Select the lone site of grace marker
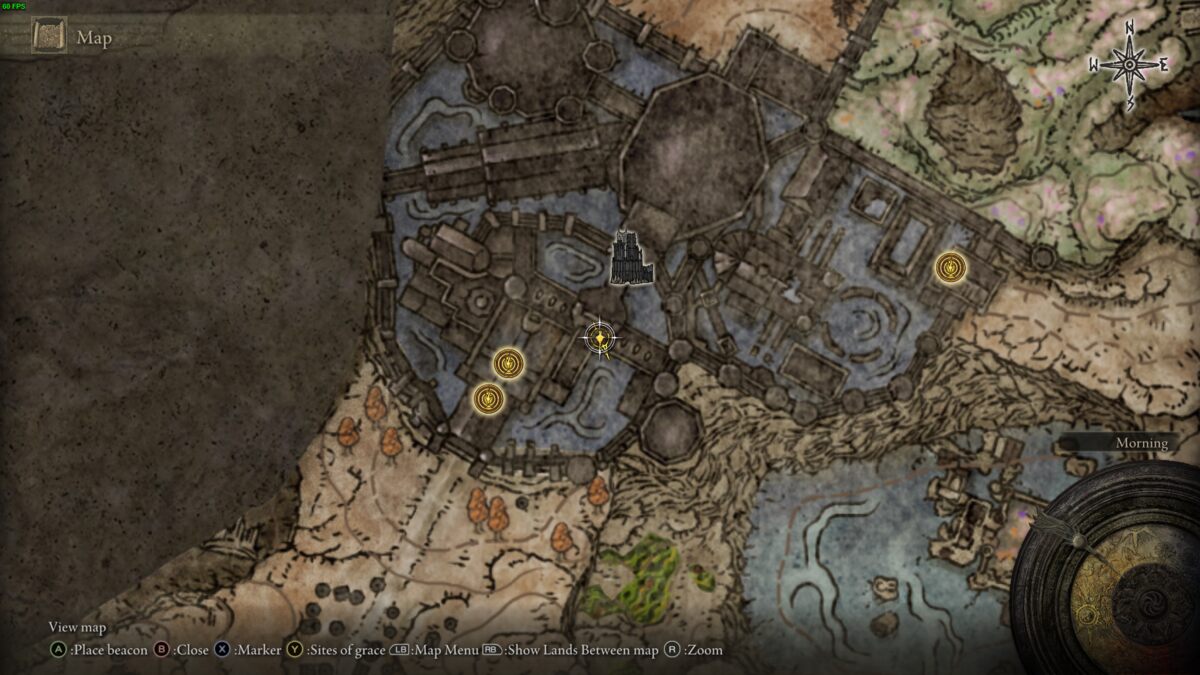1200x675 pixels. pyautogui.click(x=950, y=267)
